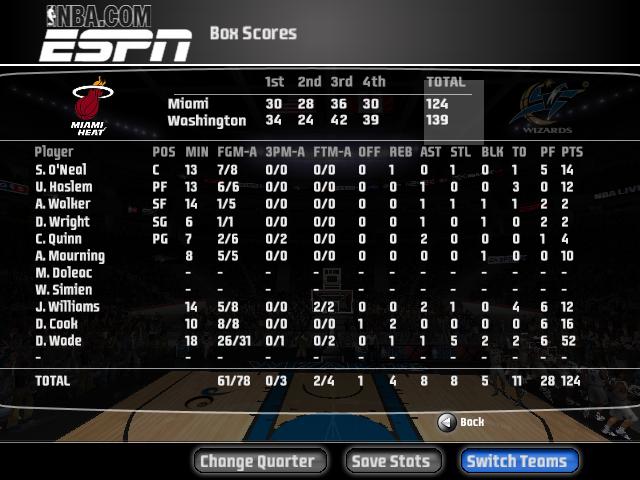
Task: Open the Change Quarter option
Action: click(x=258, y=461)
